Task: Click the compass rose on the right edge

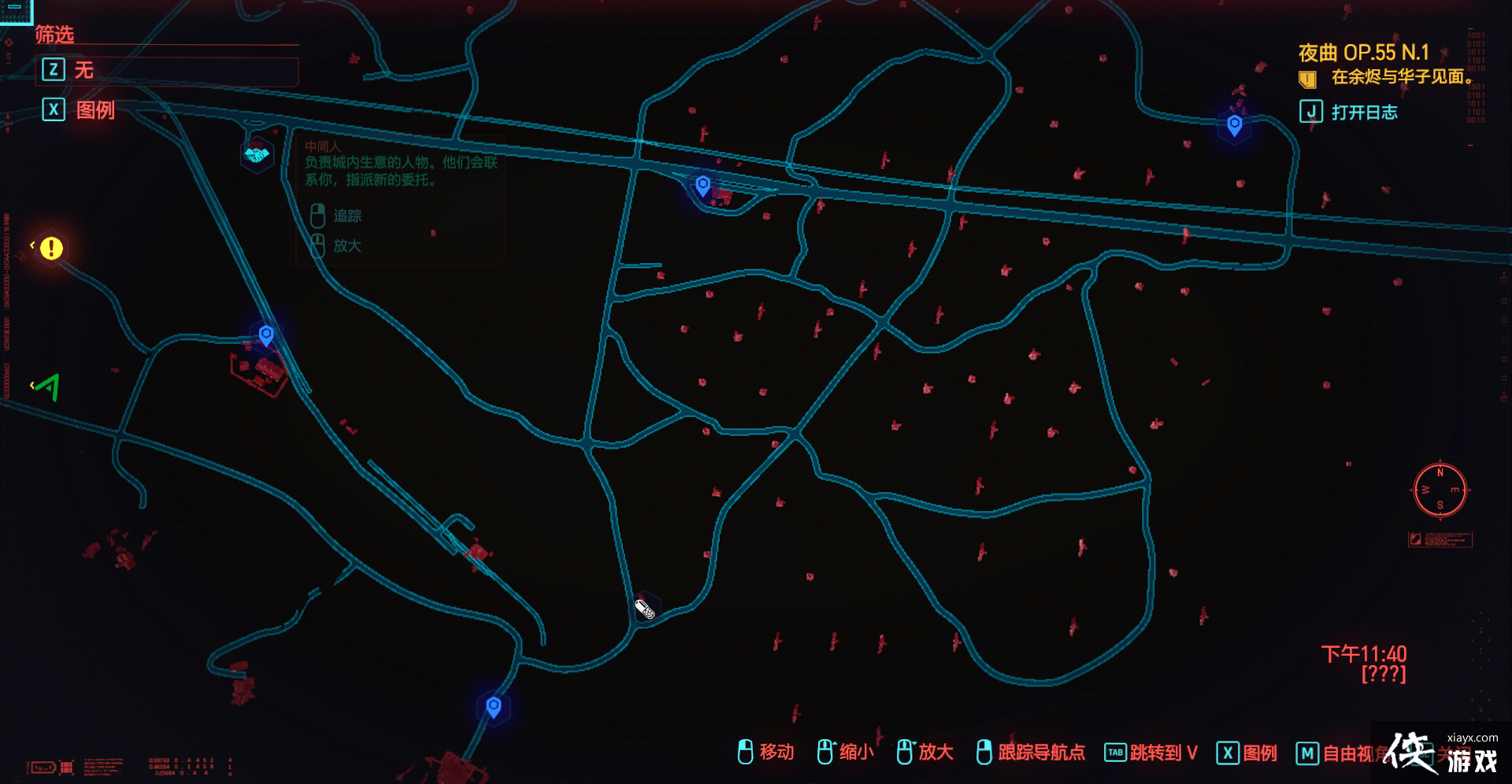Action: tap(1440, 490)
